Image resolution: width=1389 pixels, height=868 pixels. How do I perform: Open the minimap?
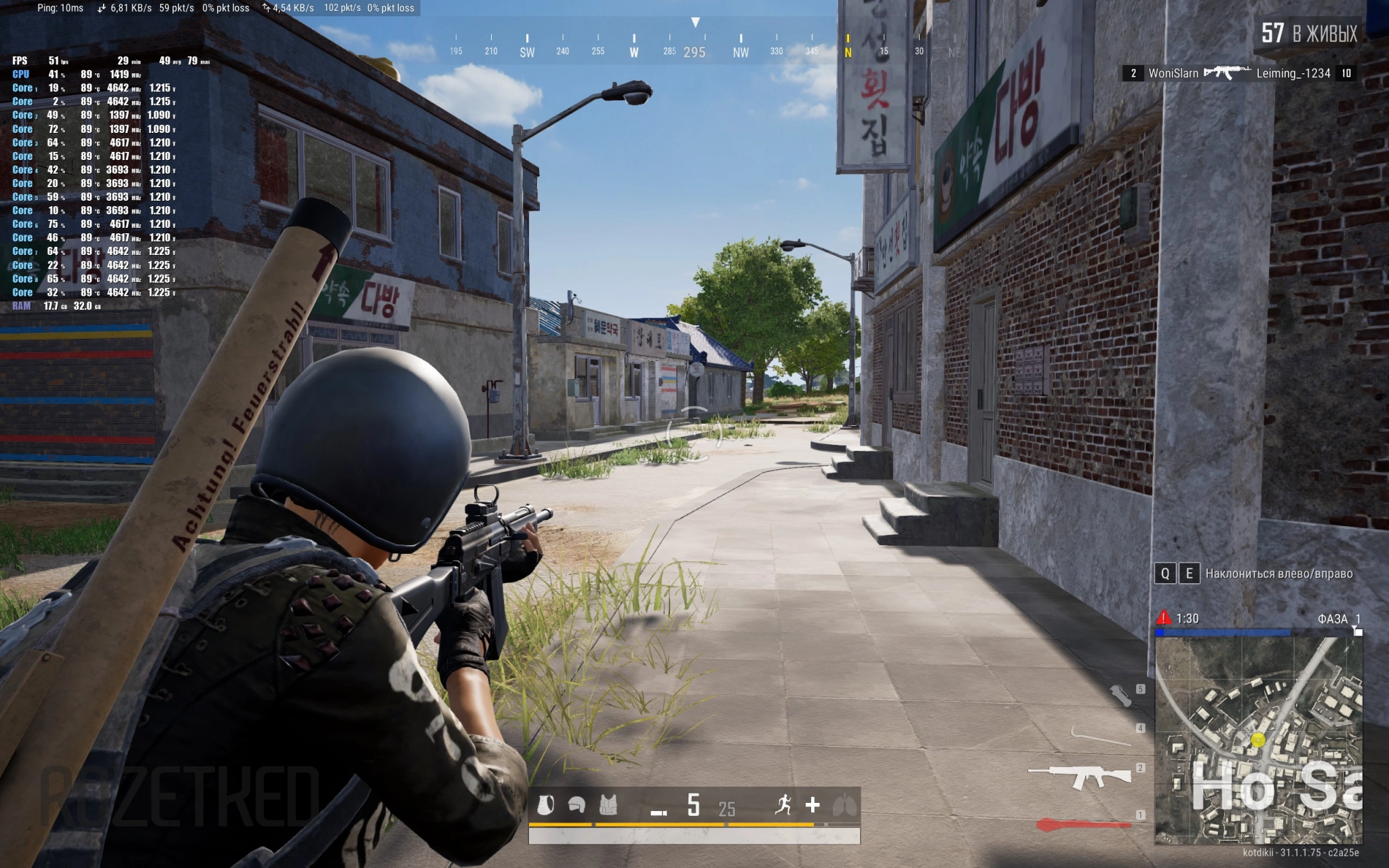pos(1259,741)
